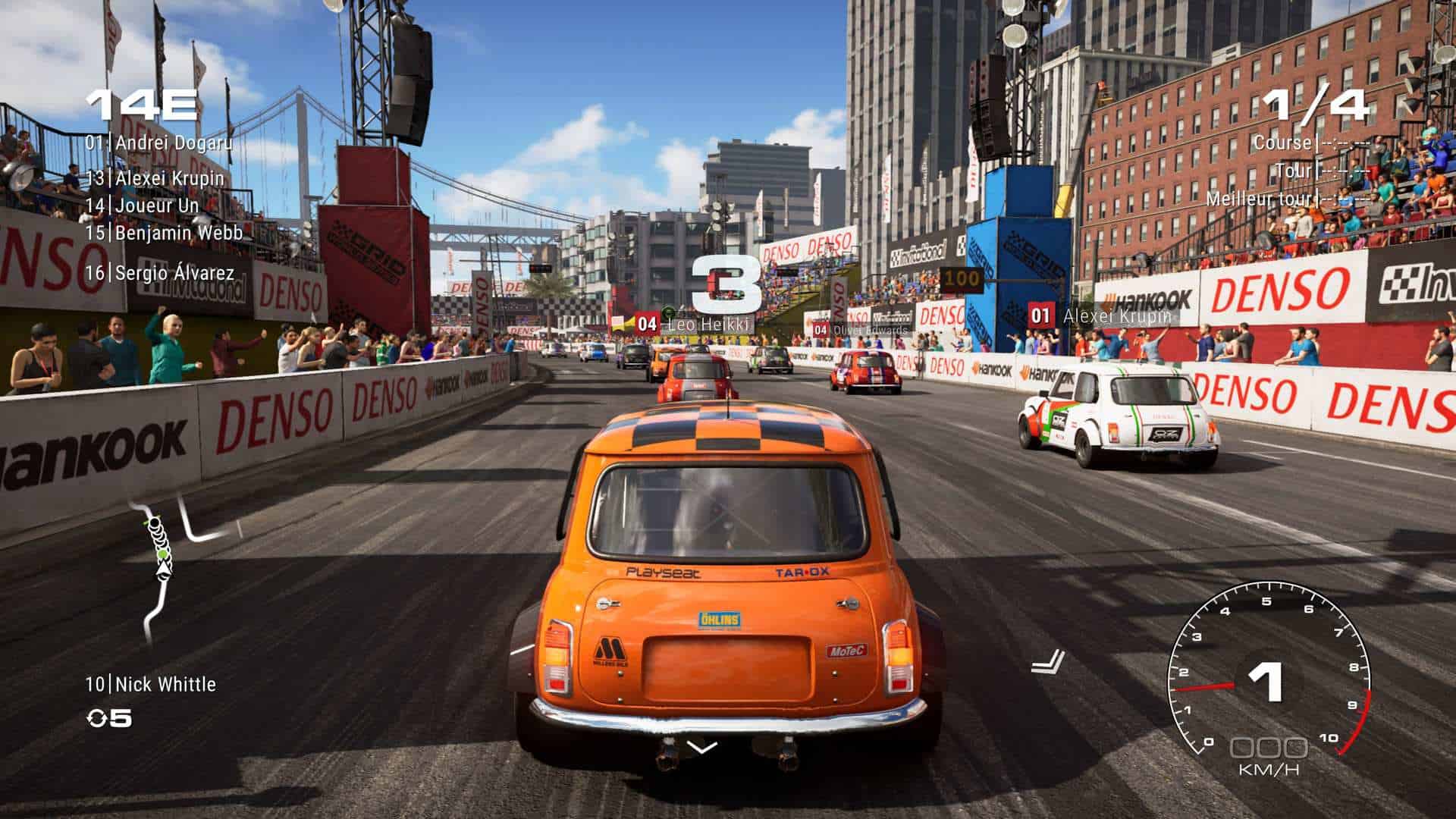This screenshot has width=1456, height=819.
Task: Select Andrei Dogaru in the standings list
Action: click(159, 143)
